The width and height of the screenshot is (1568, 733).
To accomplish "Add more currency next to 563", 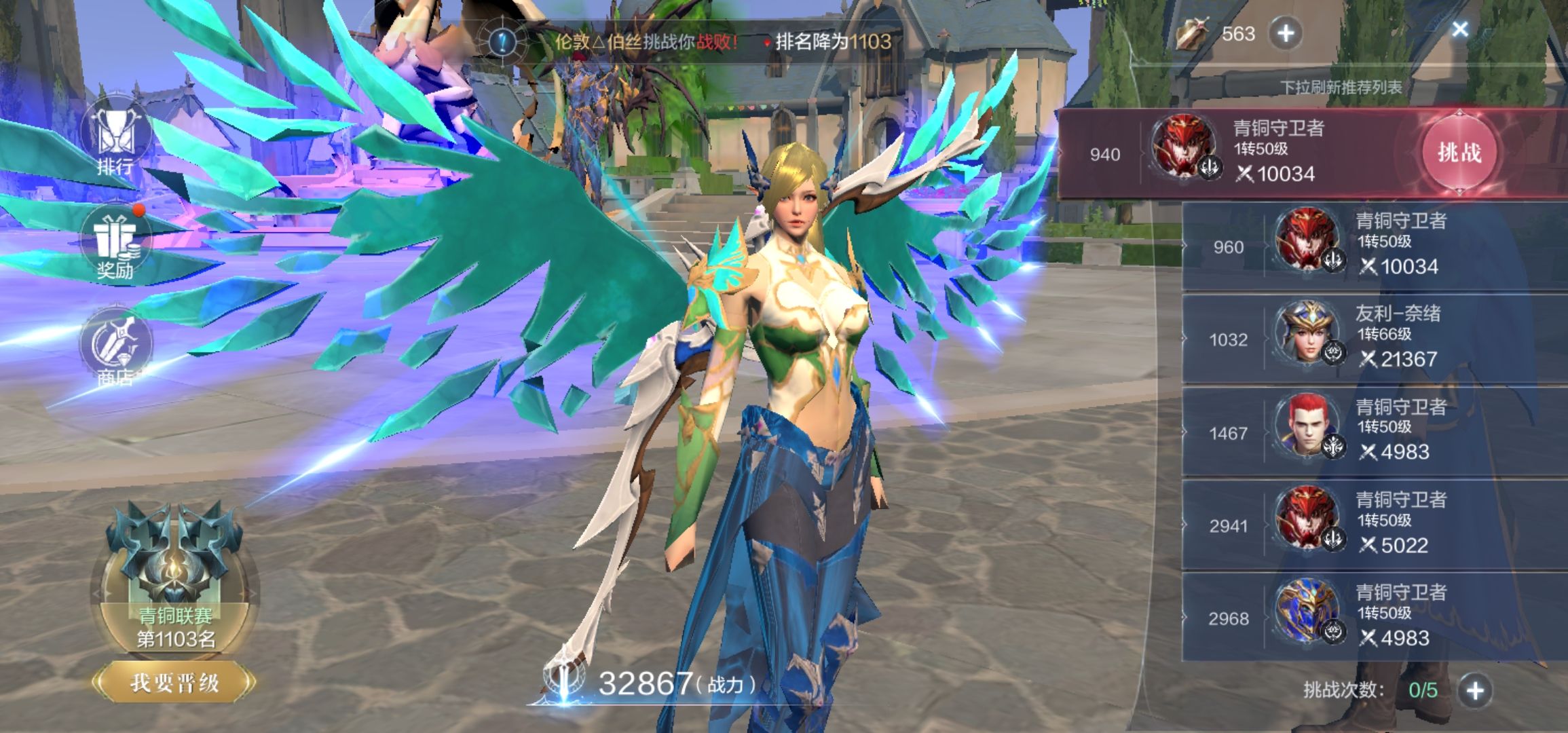I will [x=1286, y=33].
